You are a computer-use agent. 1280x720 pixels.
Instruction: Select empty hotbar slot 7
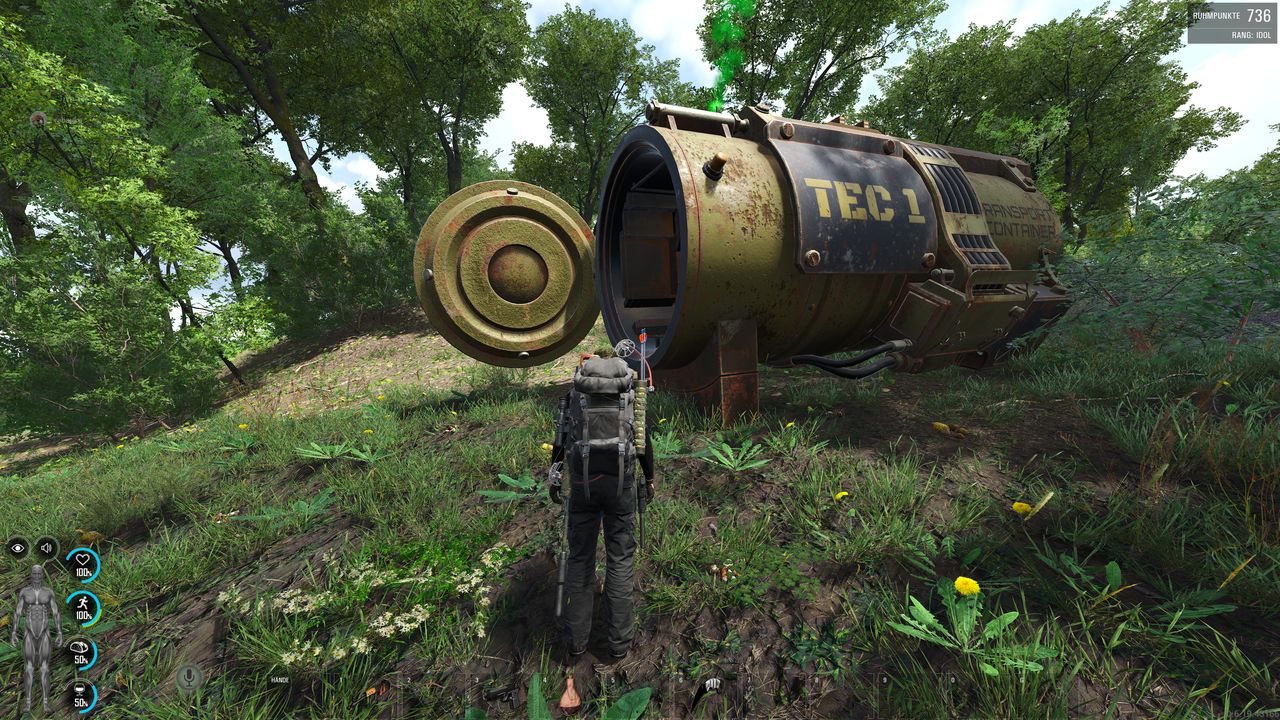click(782, 695)
